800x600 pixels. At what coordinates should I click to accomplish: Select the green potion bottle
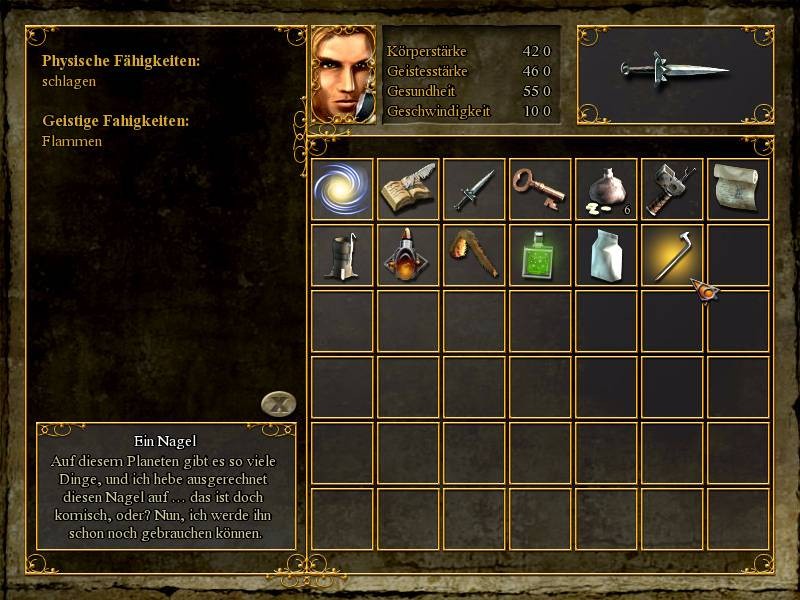[x=540, y=255]
